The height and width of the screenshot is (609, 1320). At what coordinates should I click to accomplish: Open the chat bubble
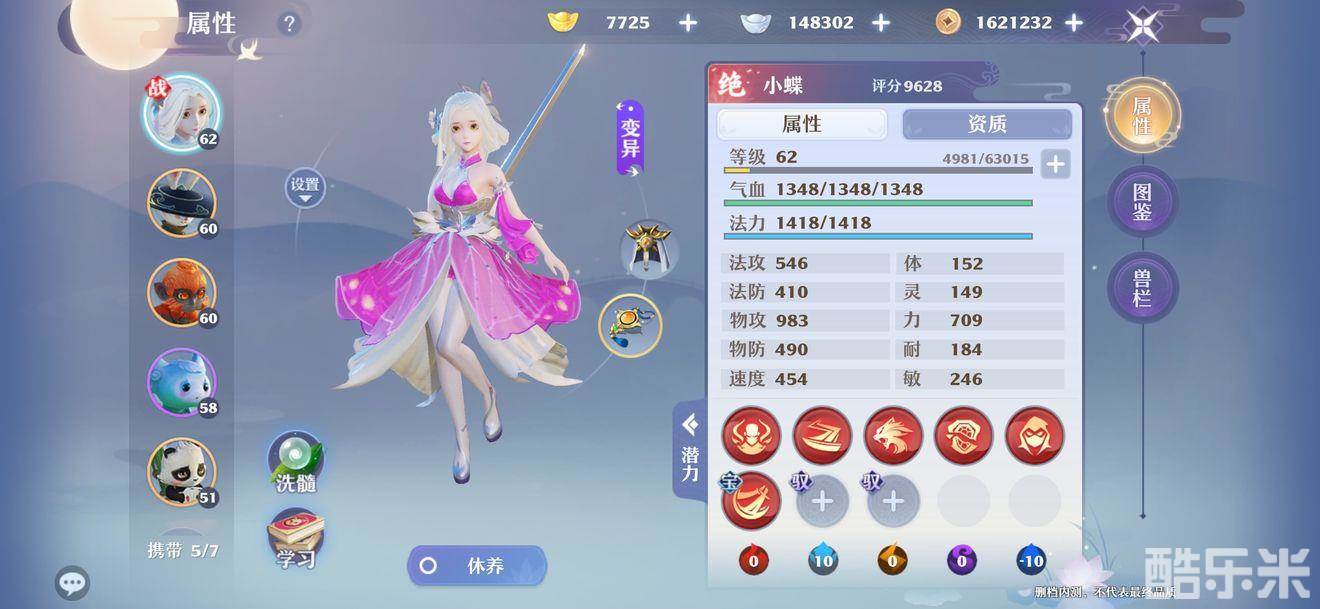(x=72, y=582)
